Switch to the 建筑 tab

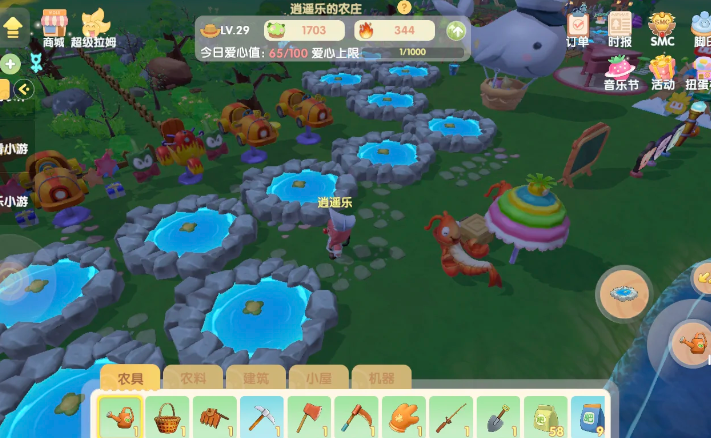pyautogui.click(x=255, y=379)
